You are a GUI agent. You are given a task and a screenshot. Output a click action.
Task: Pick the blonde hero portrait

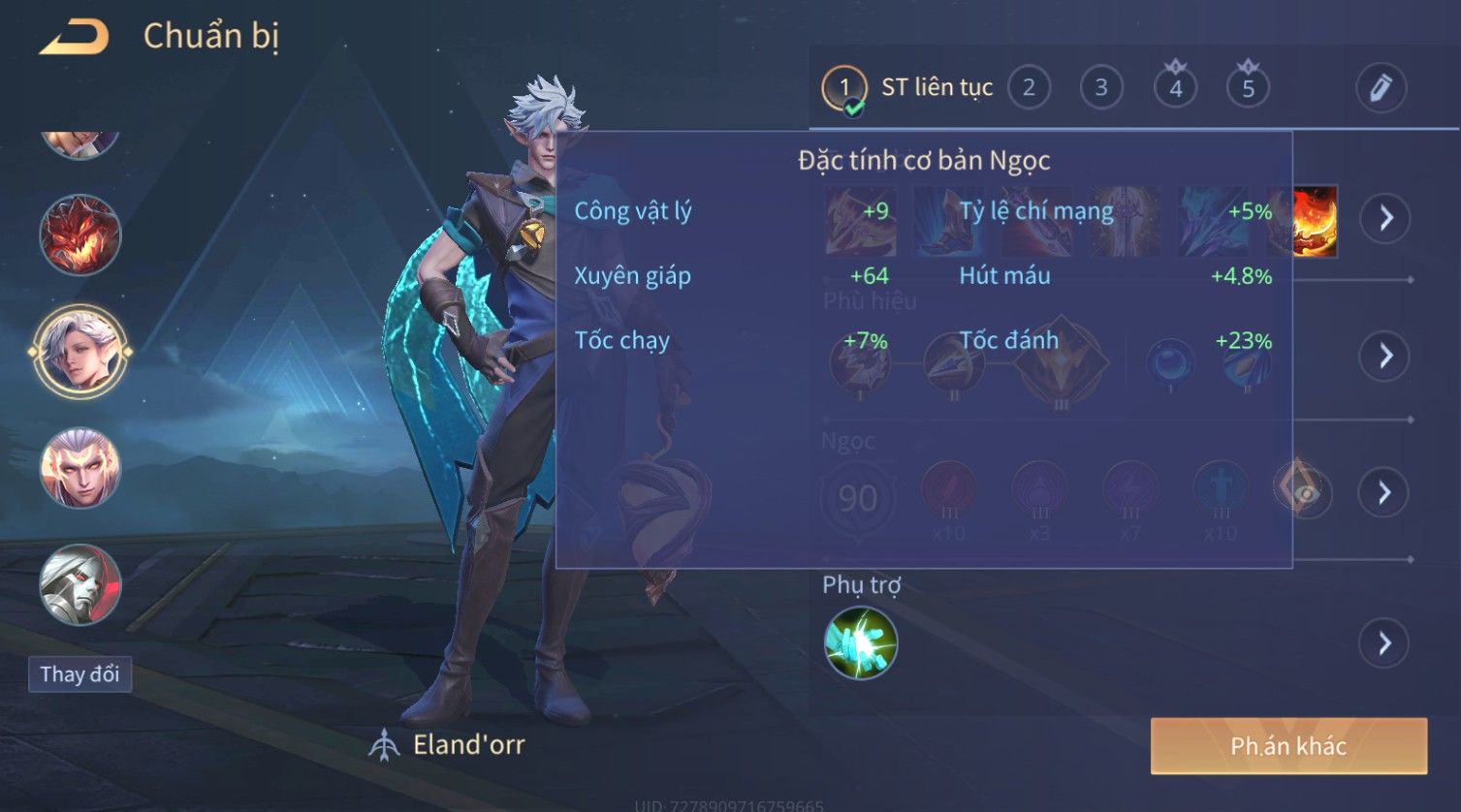[79, 468]
